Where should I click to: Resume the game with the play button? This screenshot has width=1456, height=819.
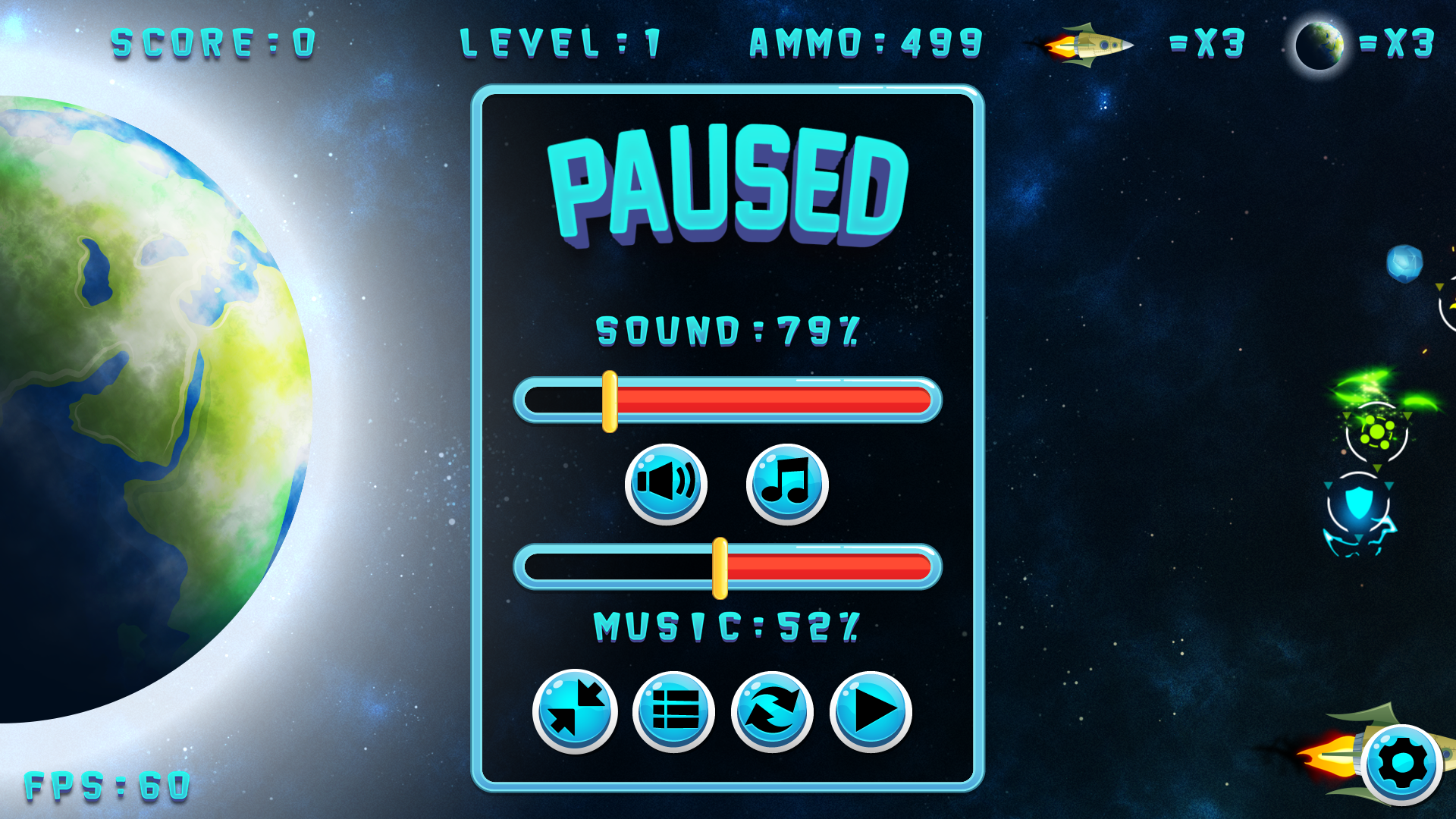871,711
